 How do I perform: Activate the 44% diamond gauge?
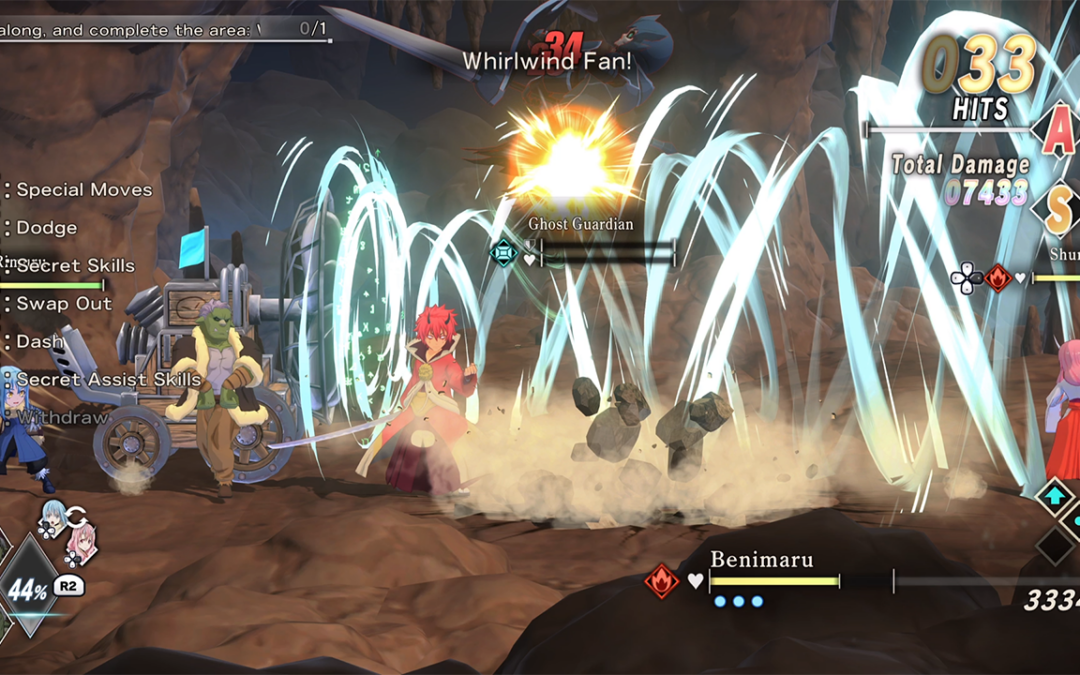[x=28, y=589]
